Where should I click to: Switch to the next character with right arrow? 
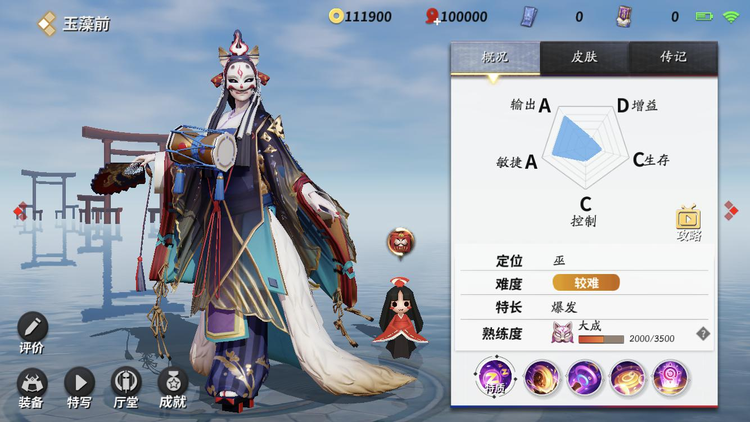pyautogui.click(x=731, y=209)
